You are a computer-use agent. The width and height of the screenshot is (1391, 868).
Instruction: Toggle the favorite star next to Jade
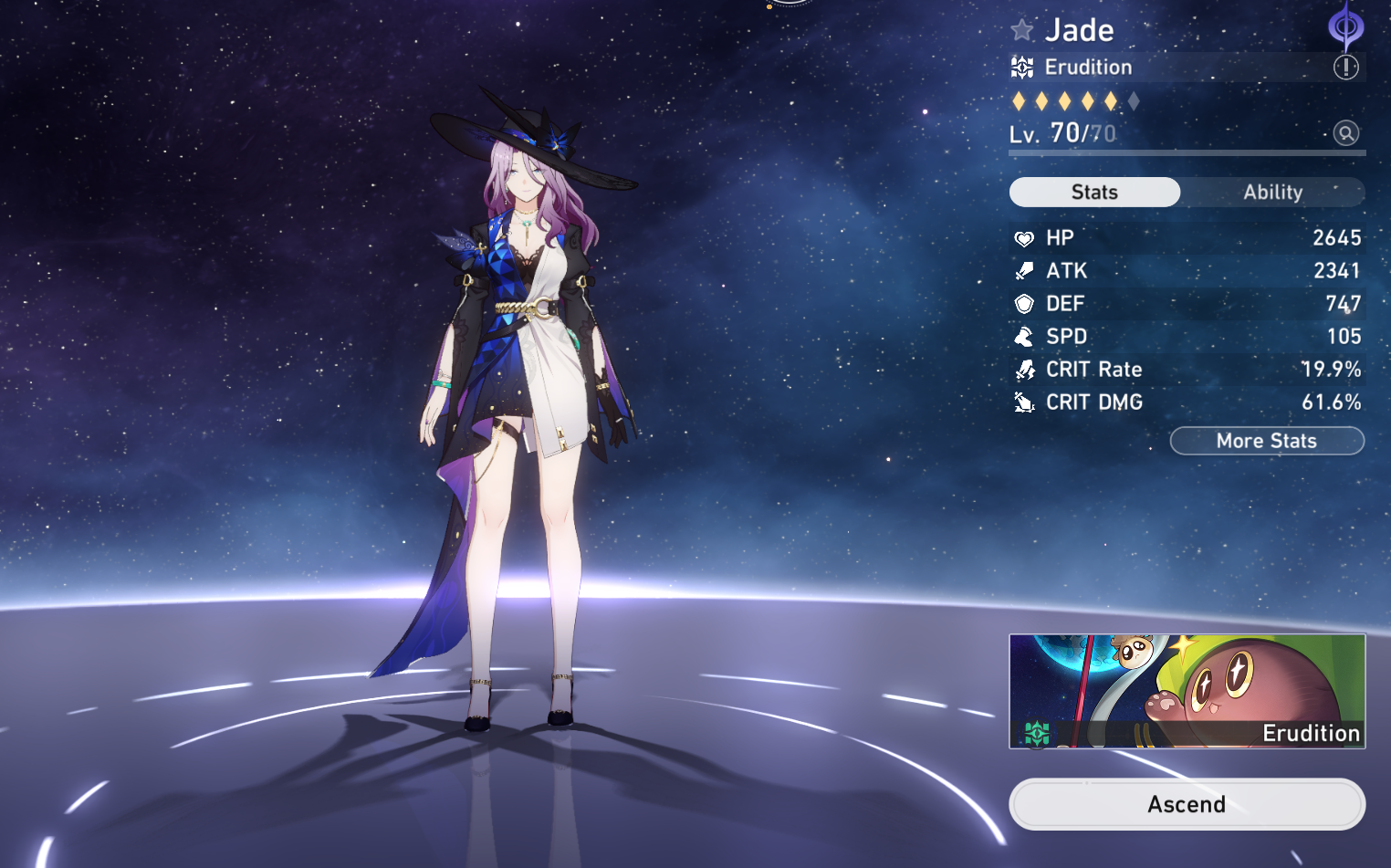tap(1021, 29)
